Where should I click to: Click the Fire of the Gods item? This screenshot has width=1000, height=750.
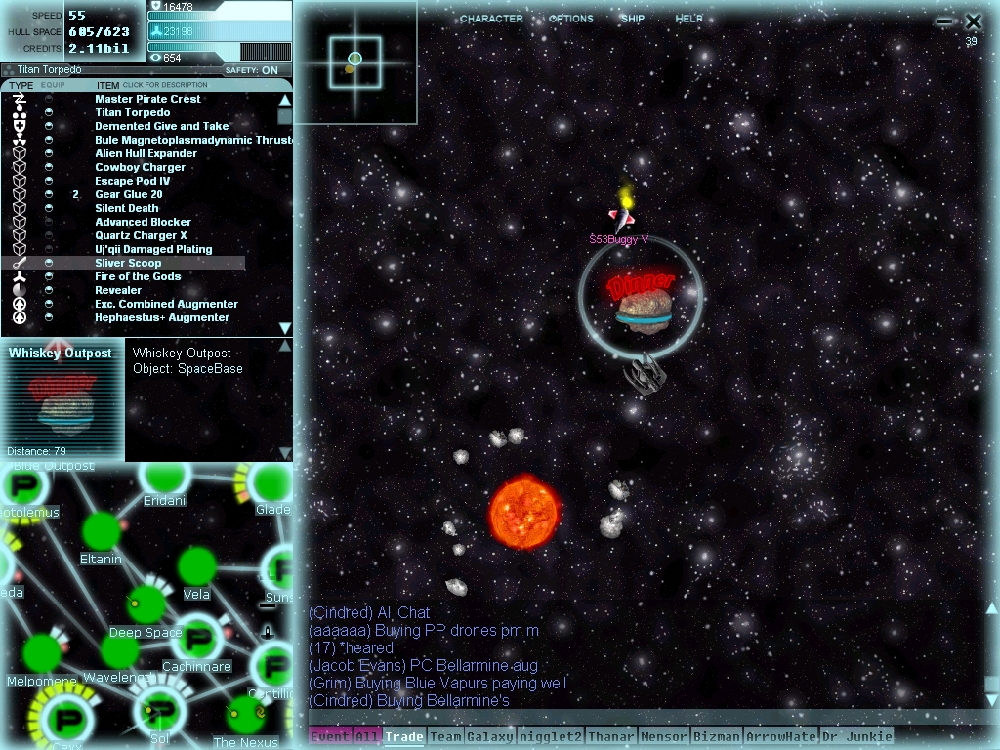coord(138,277)
